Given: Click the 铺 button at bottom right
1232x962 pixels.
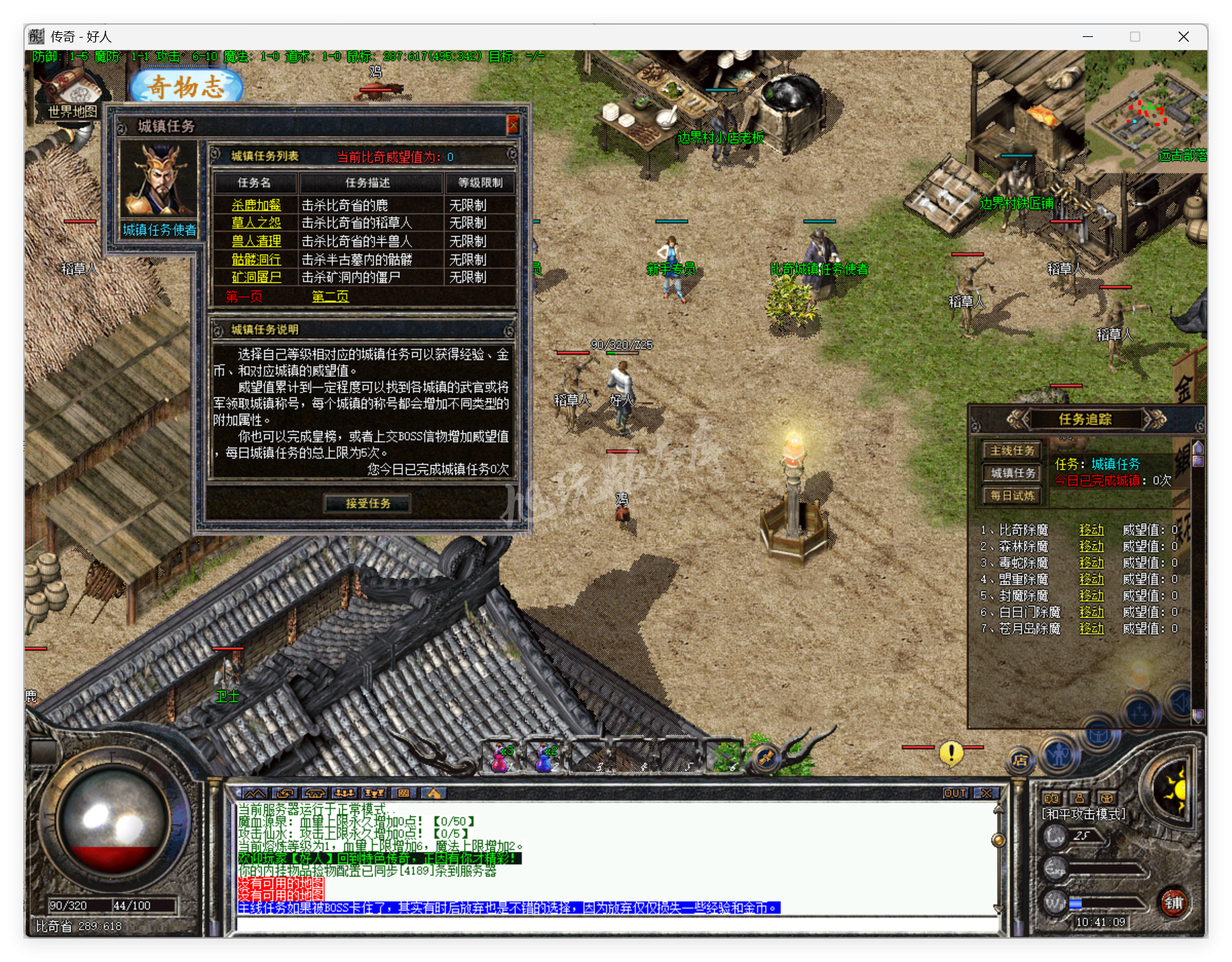Looking at the screenshot, I should coord(1174,904).
